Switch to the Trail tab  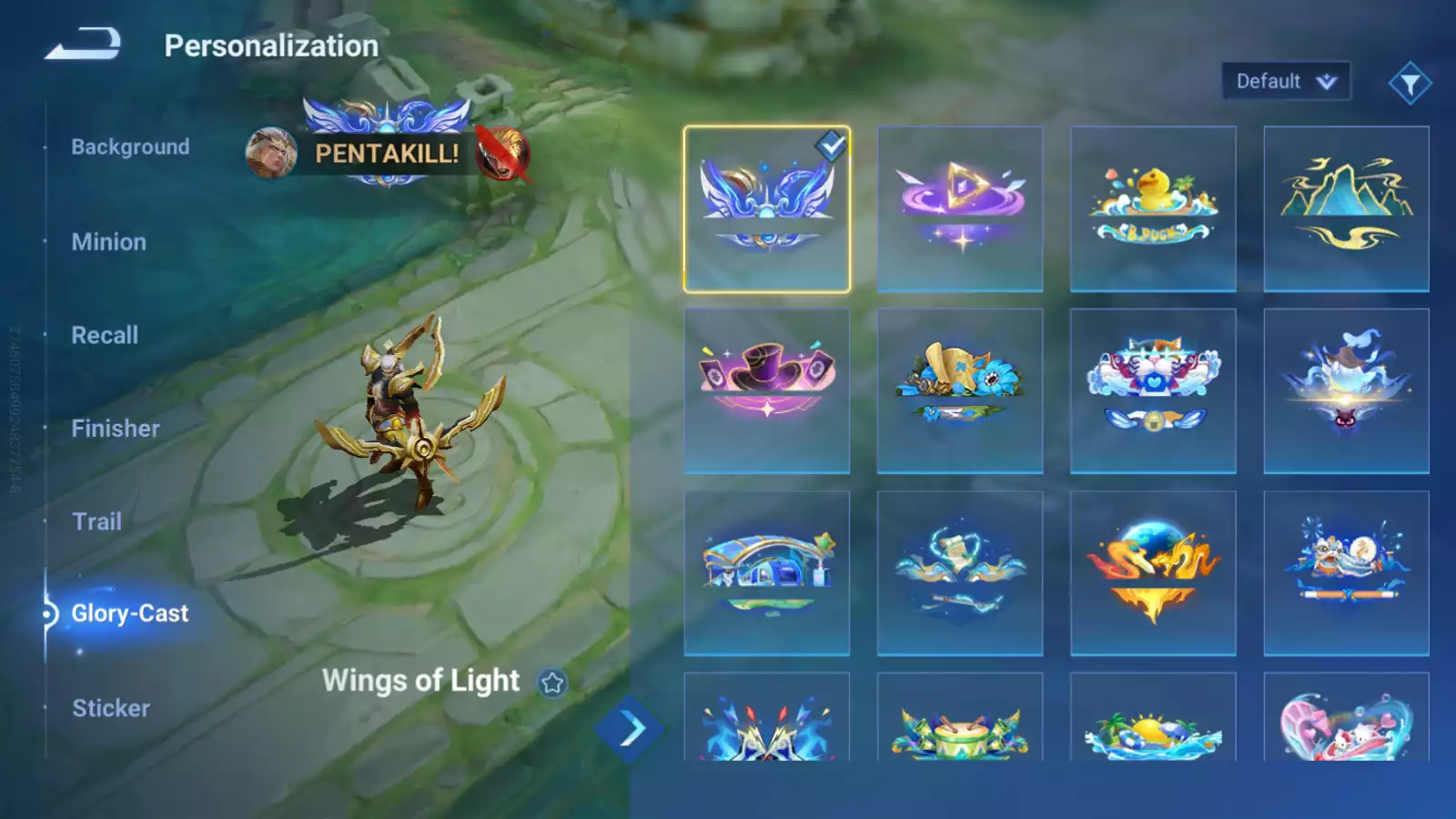tap(96, 521)
